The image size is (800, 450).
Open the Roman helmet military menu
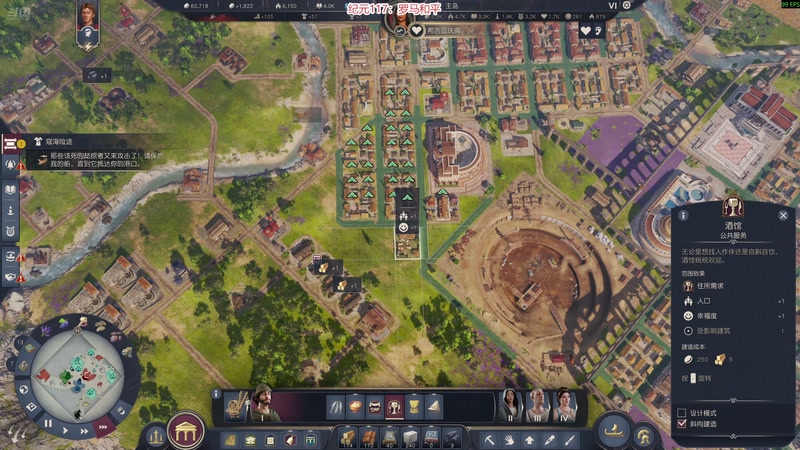(x=645, y=436)
